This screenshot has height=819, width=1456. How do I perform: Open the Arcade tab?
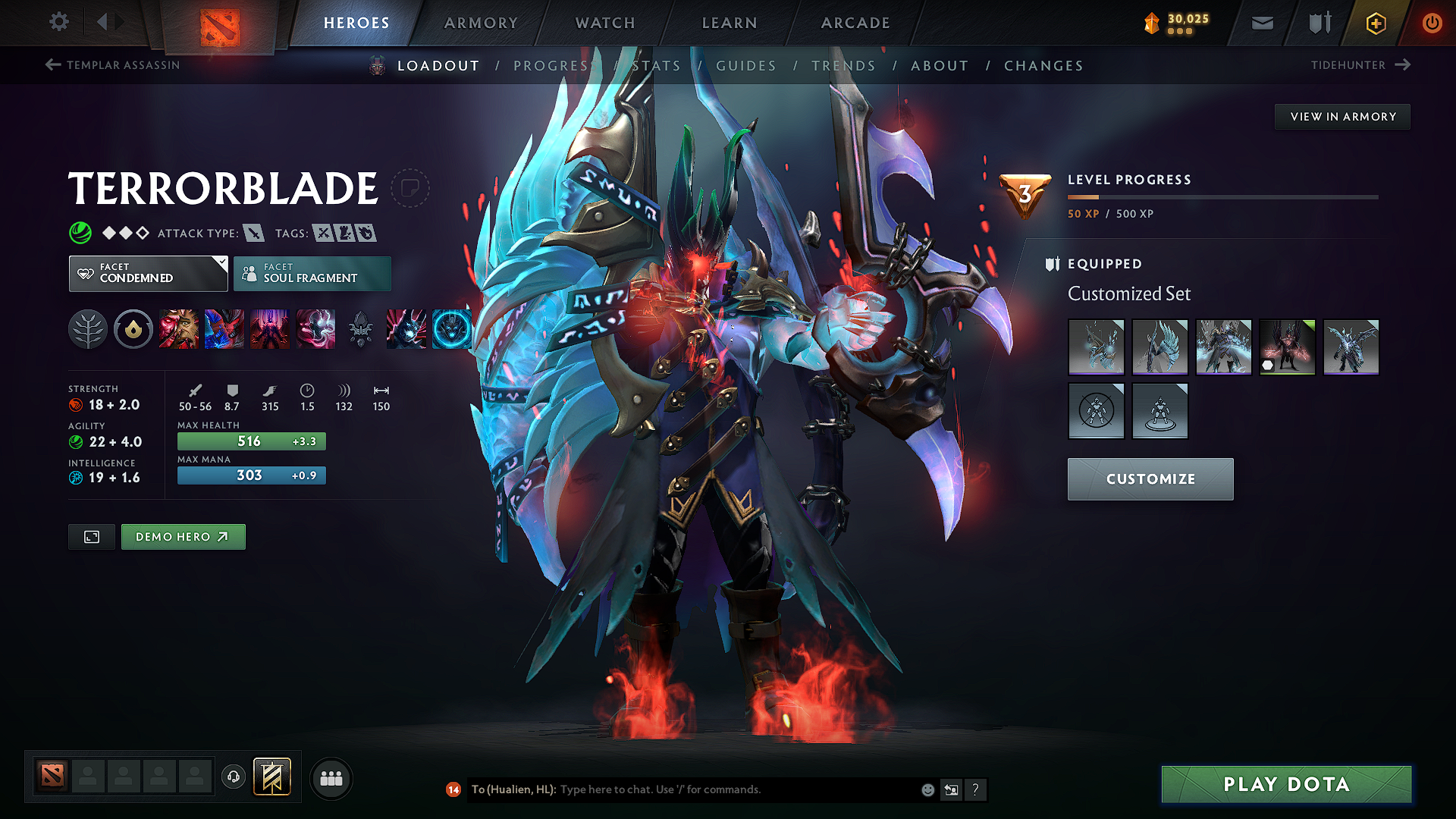855,23
